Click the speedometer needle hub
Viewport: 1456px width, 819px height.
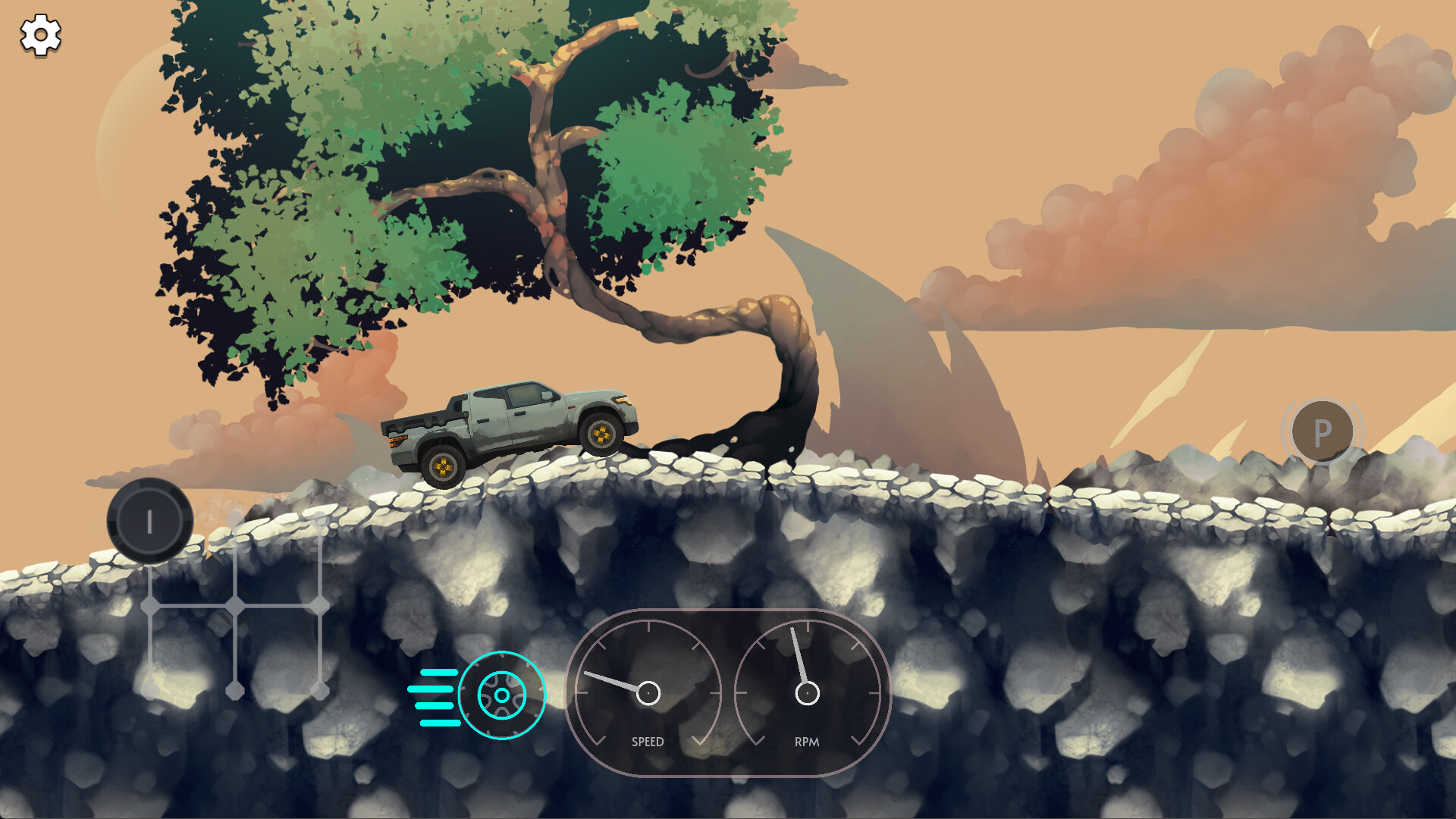coord(648,692)
